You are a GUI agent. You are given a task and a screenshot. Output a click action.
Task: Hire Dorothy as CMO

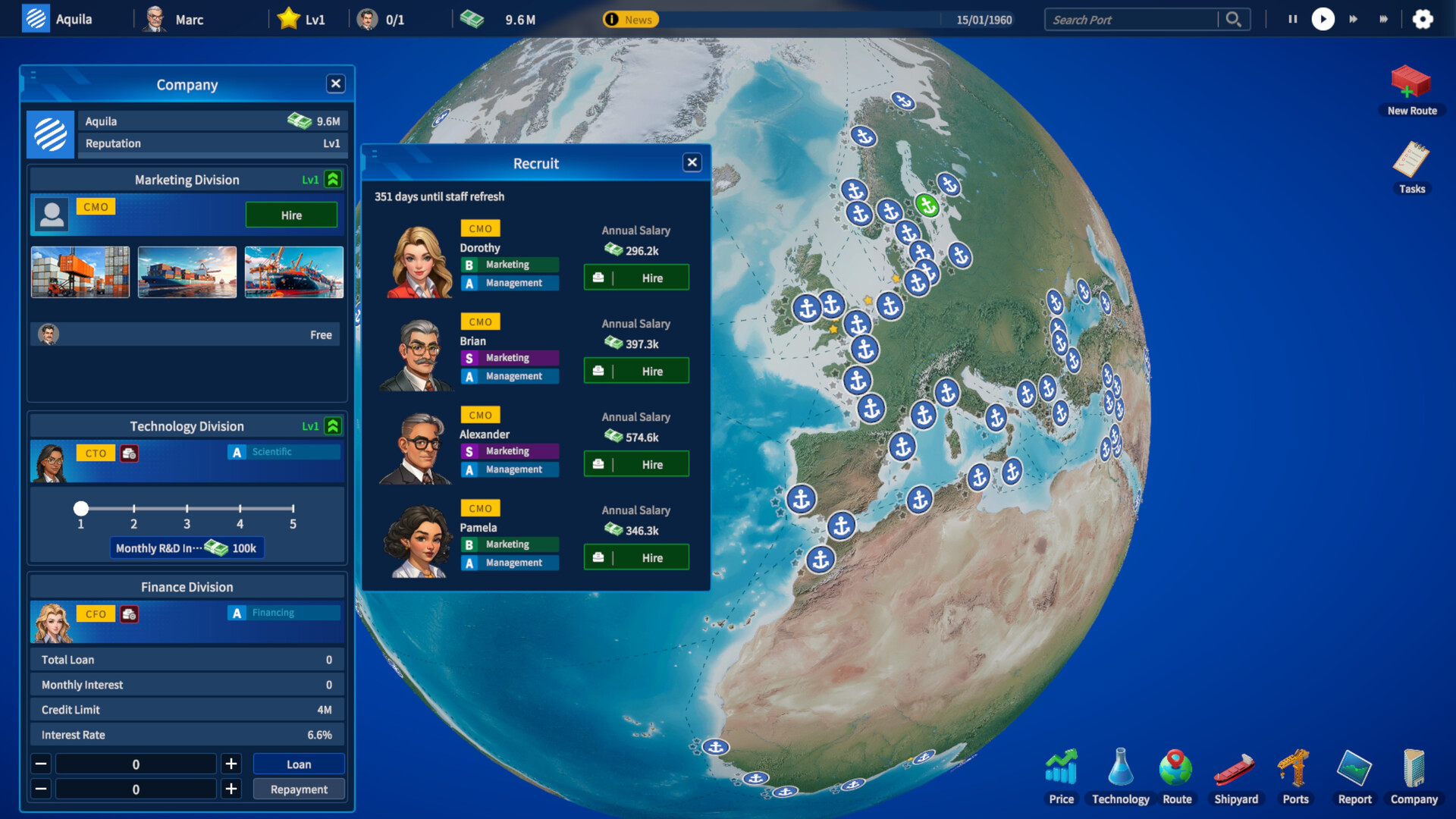tap(635, 277)
